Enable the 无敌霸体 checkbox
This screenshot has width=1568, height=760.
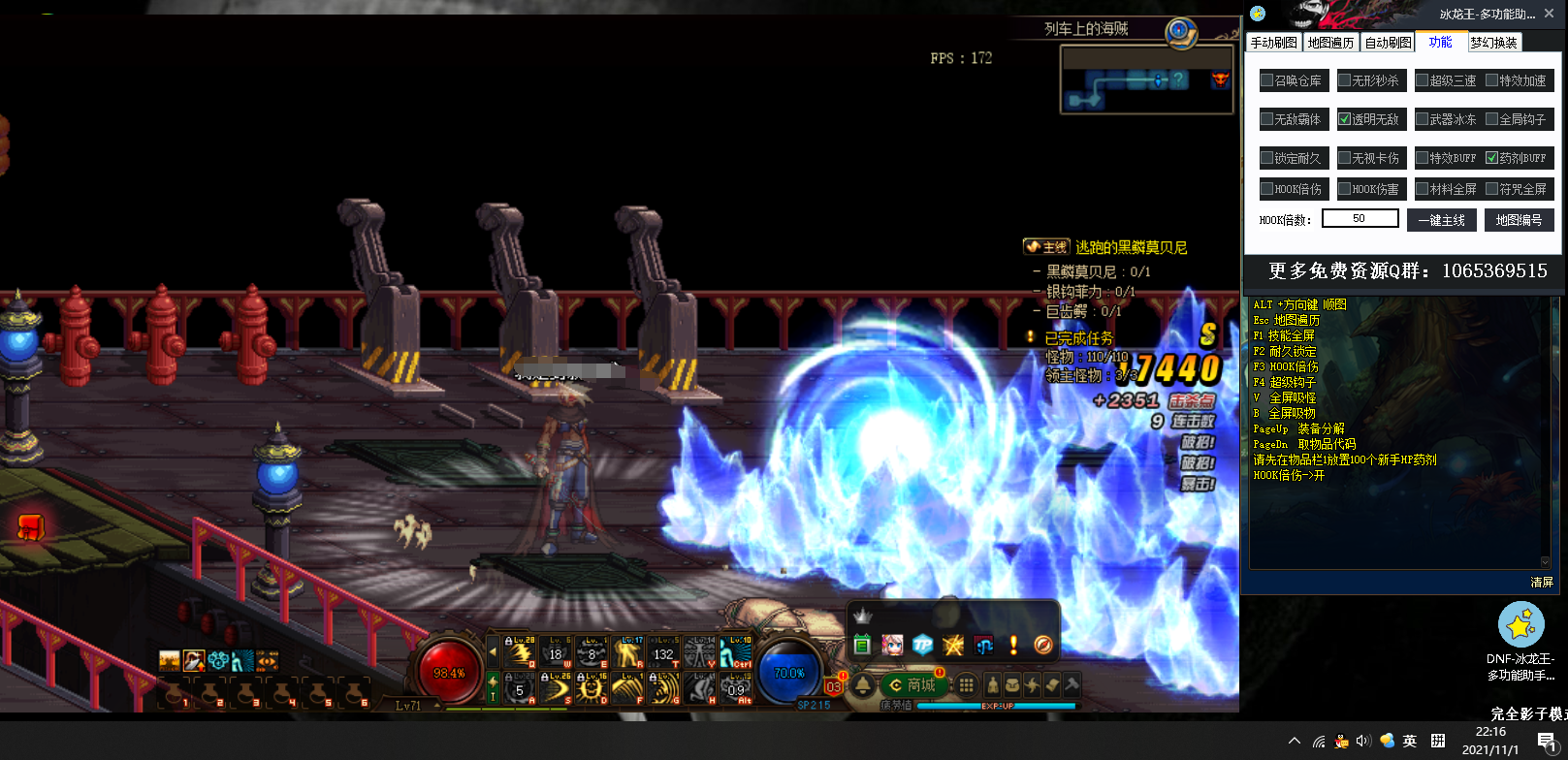[1267, 119]
